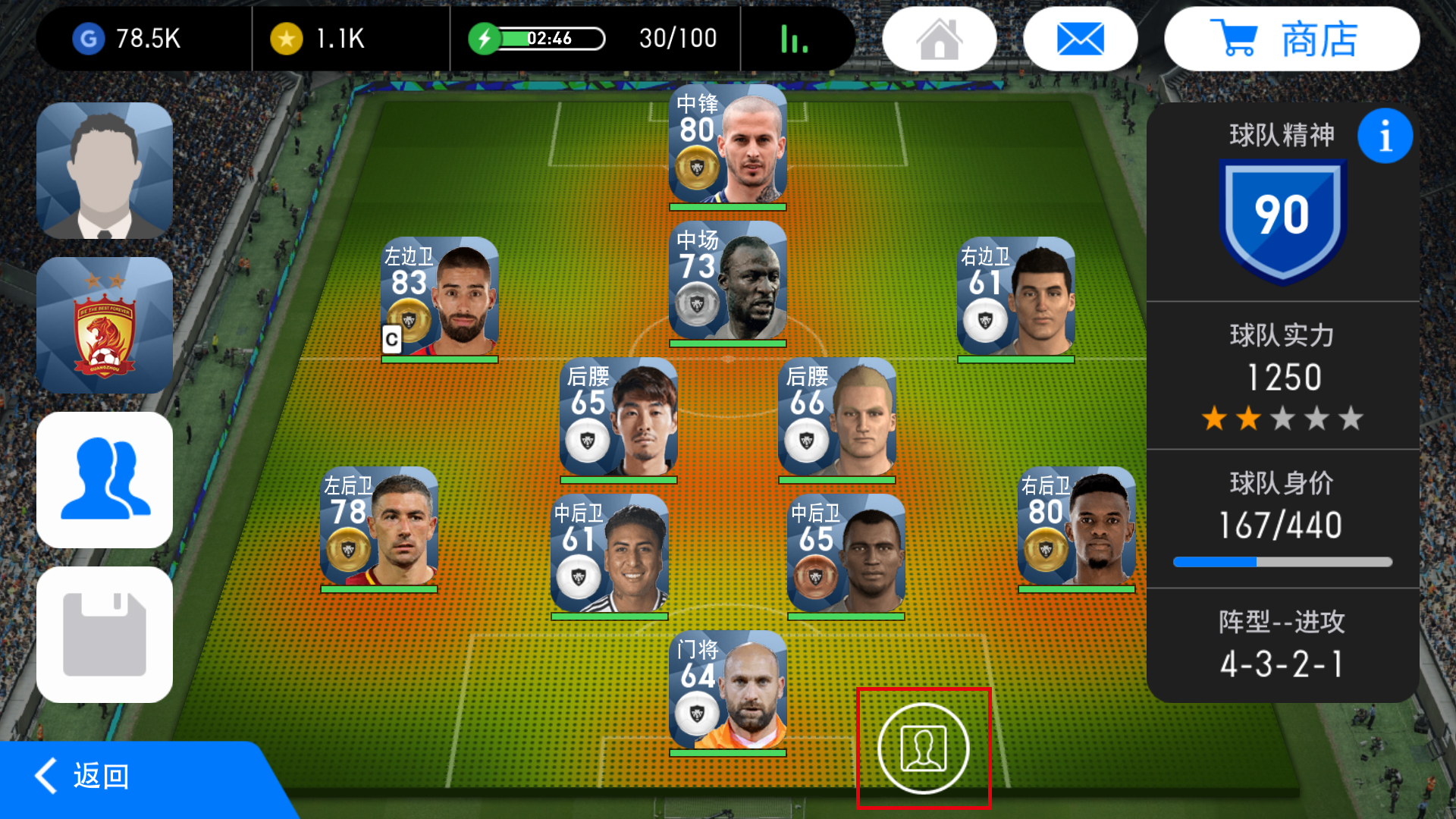Select the 右后卫 defender rated 80

1077,528
